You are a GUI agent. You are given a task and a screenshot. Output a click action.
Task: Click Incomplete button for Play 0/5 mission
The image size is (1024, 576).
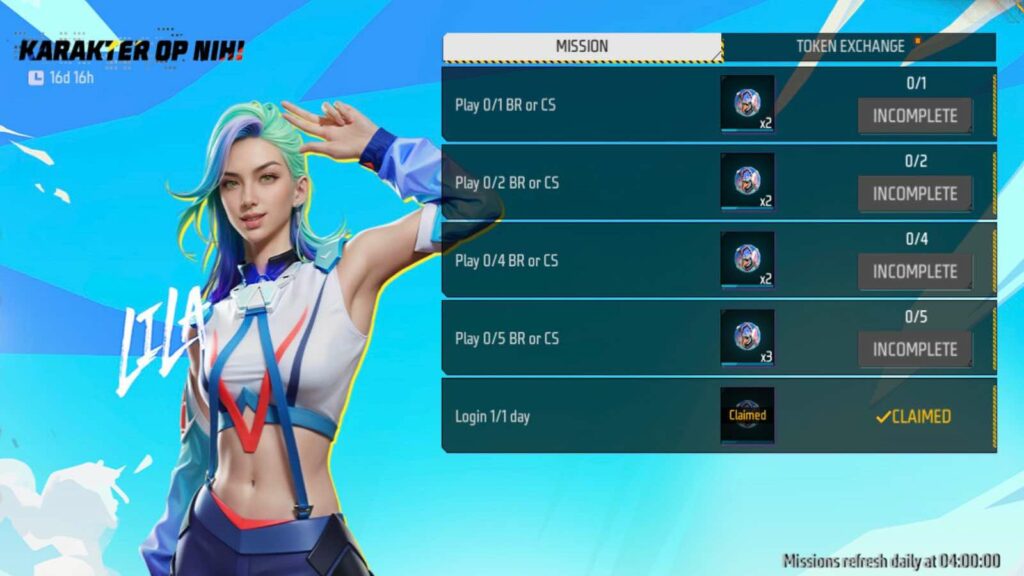914,350
